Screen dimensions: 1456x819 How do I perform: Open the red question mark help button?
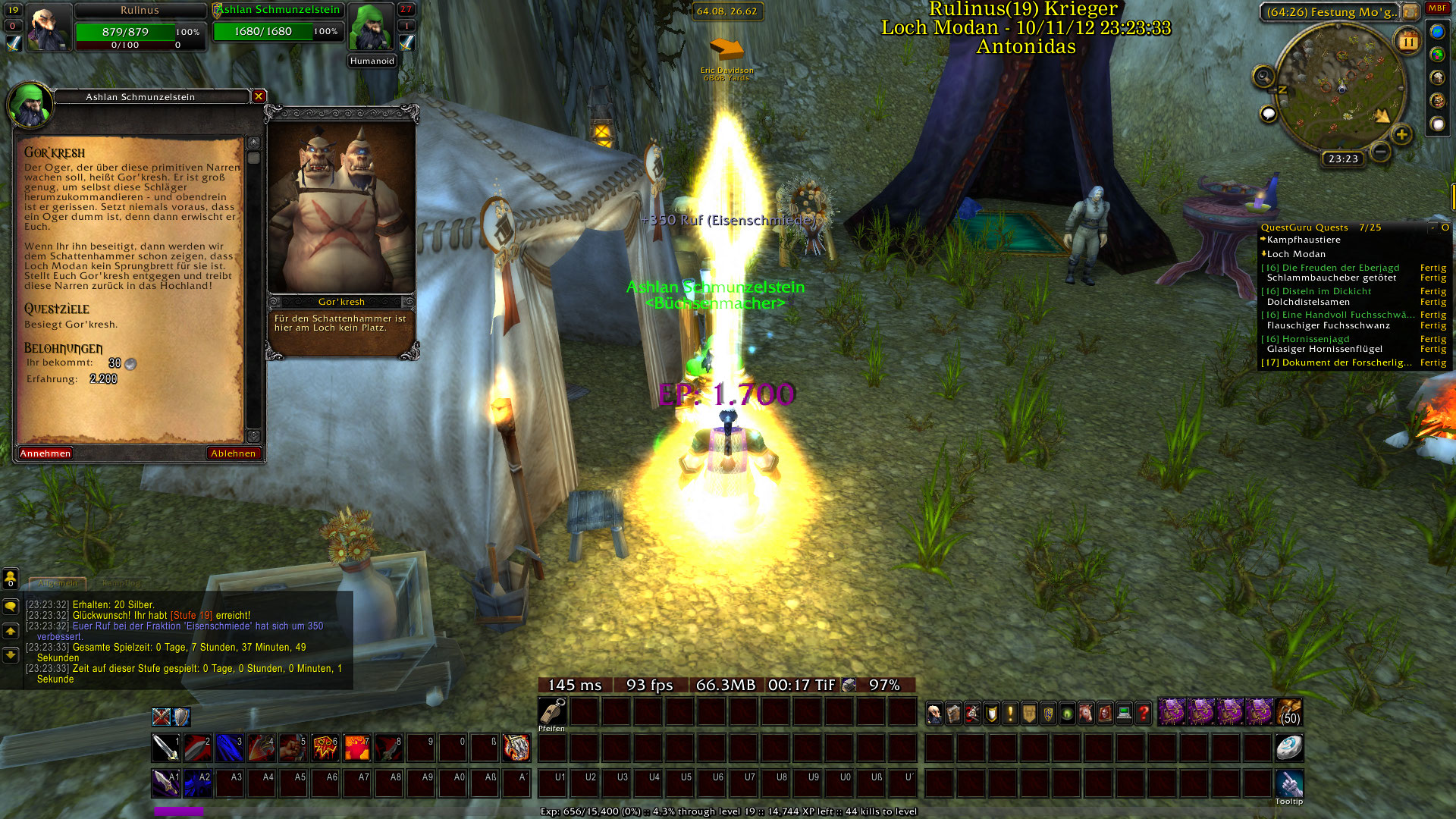point(1143,713)
